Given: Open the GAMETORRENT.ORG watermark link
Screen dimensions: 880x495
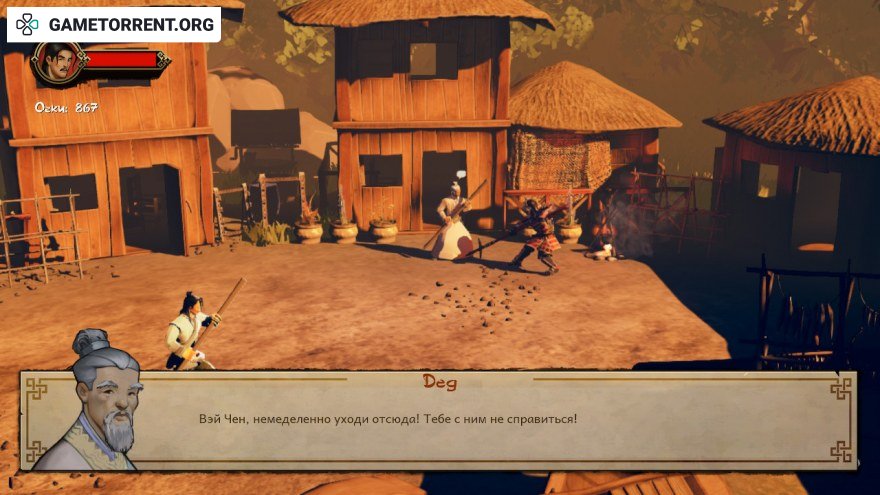Looking at the screenshot, I should coord(115,24).
